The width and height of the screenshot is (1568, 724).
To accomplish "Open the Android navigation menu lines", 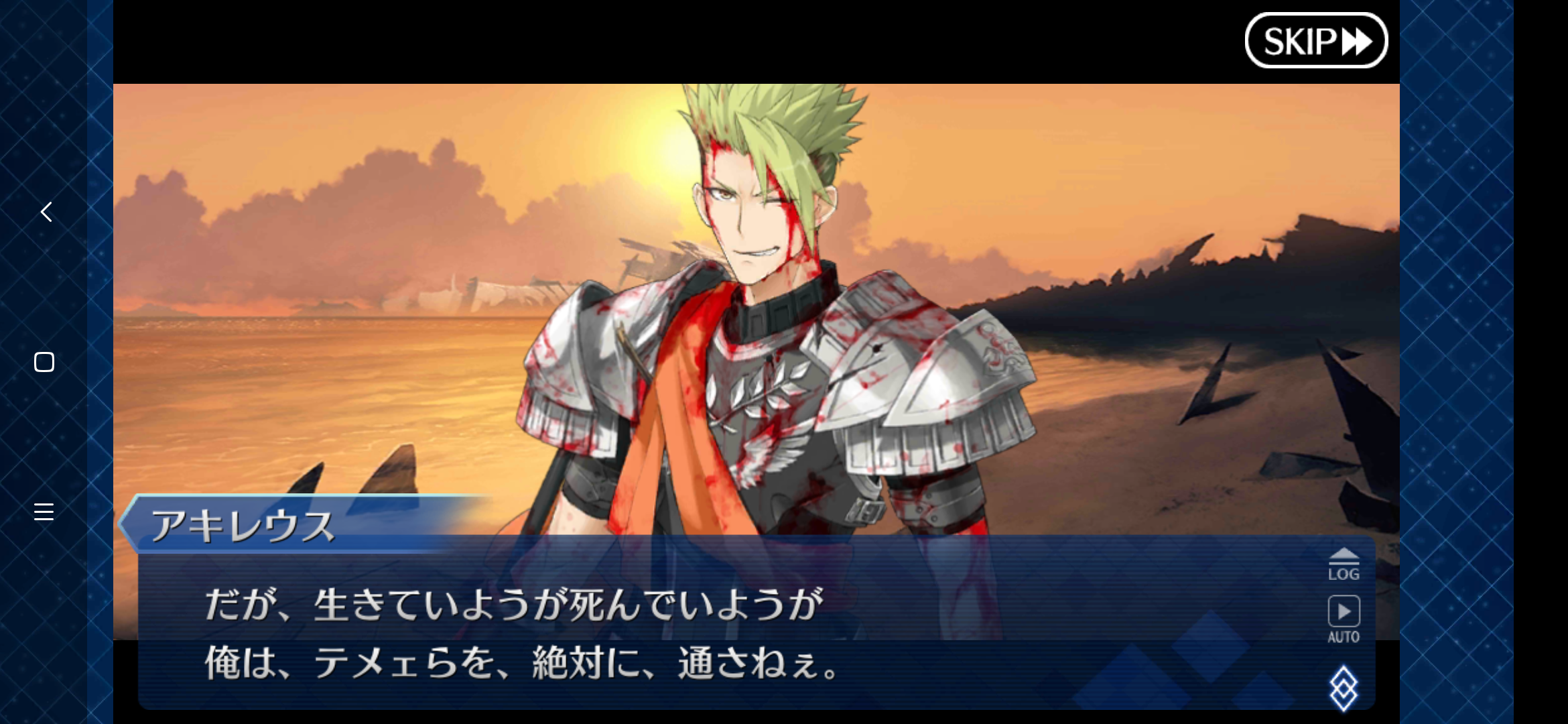I will pyautogui.click(x=44, y=512).
